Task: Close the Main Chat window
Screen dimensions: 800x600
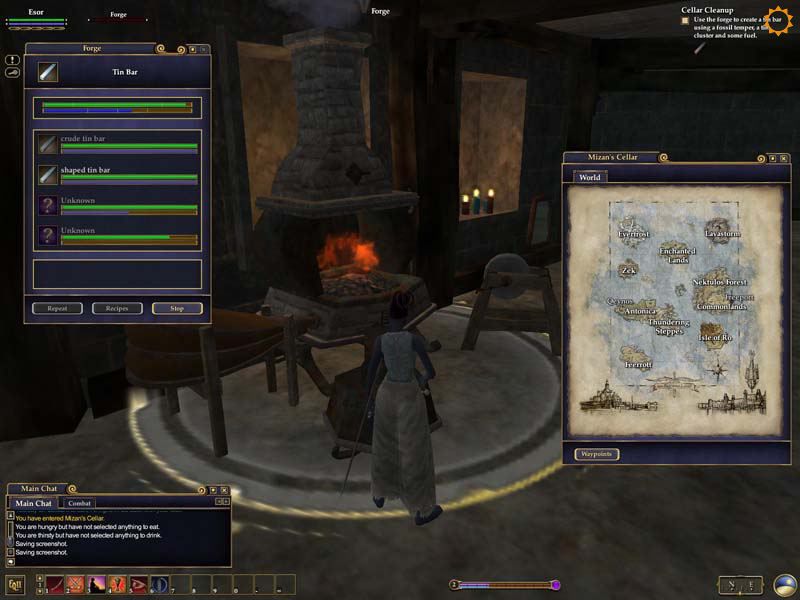Action: tap(226, 490)
